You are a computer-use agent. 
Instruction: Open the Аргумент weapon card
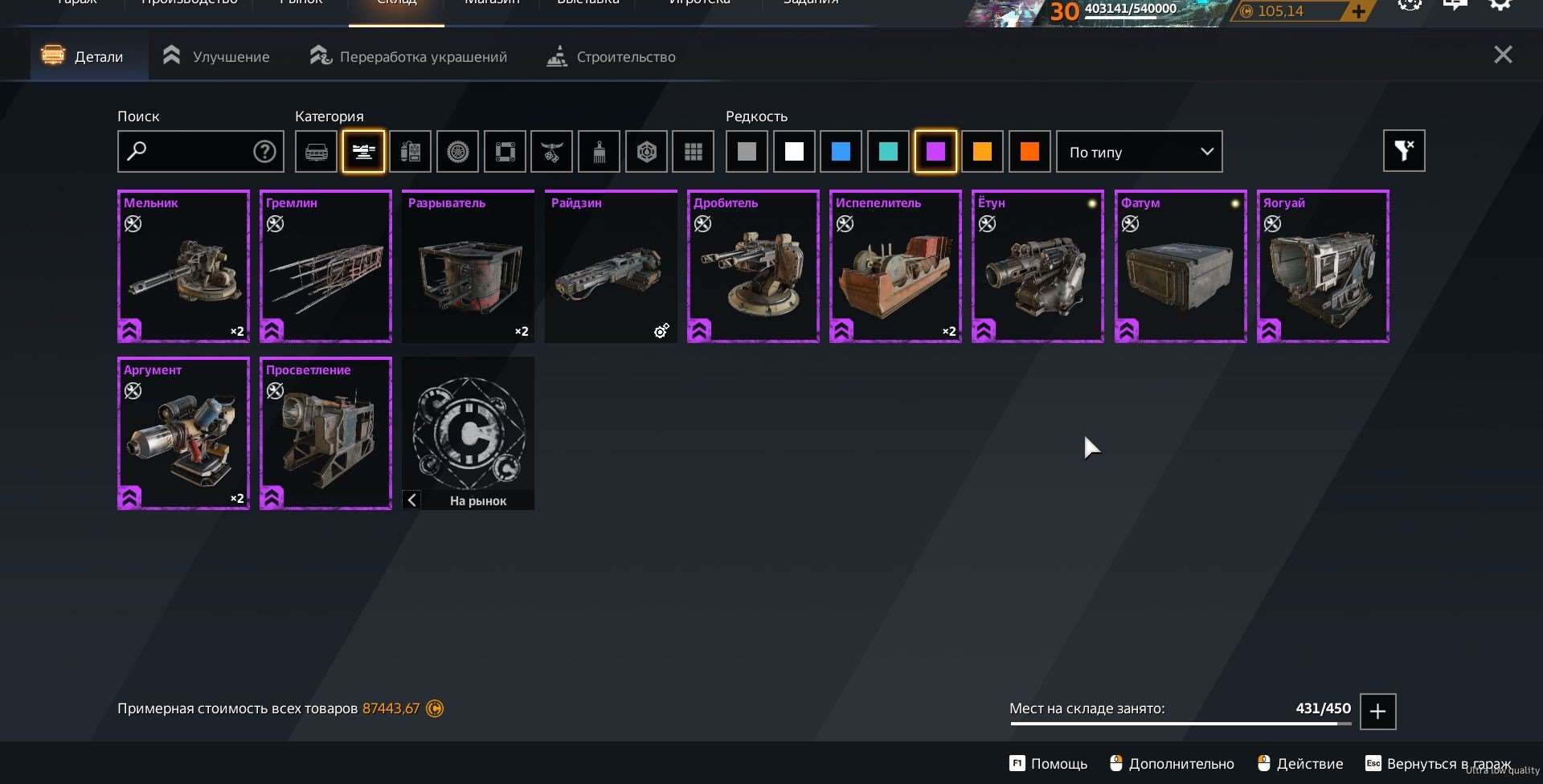point(183,433)
